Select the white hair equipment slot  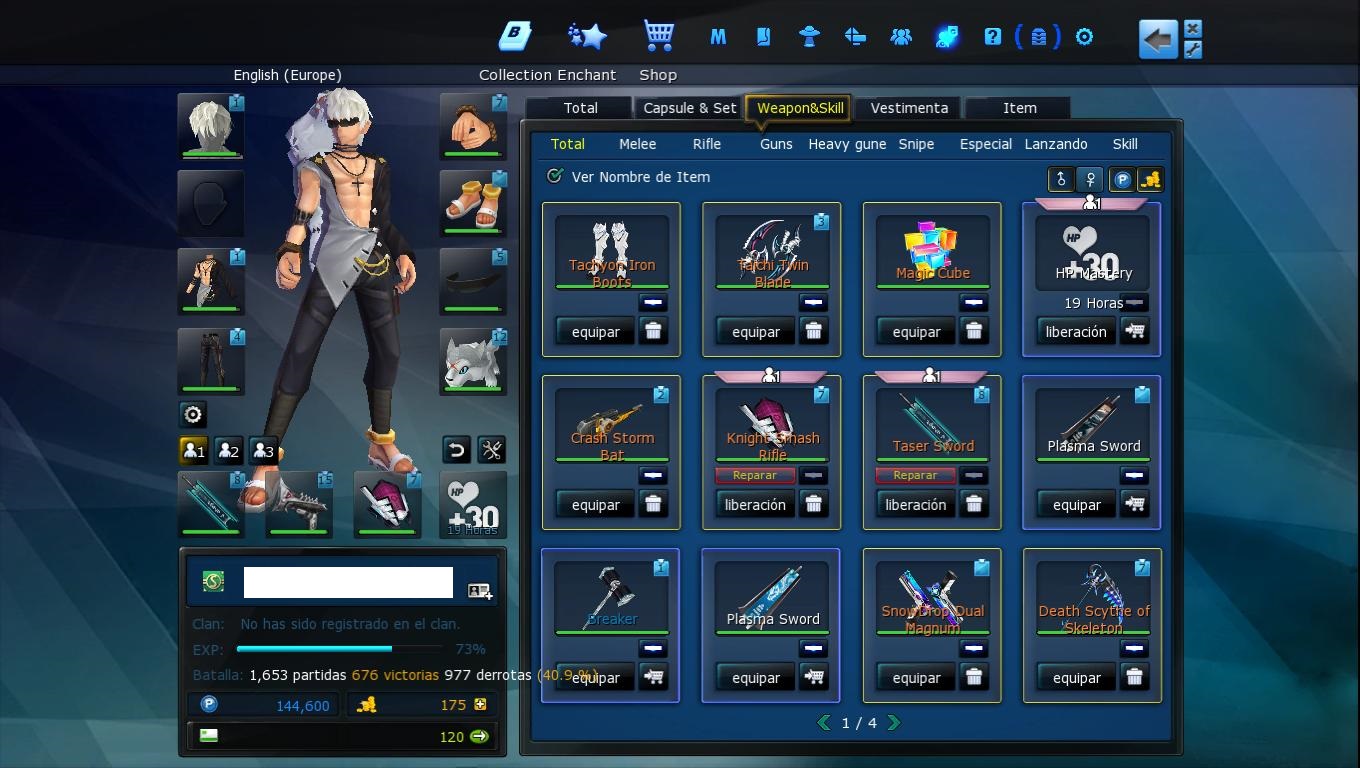tap(210, 126)
